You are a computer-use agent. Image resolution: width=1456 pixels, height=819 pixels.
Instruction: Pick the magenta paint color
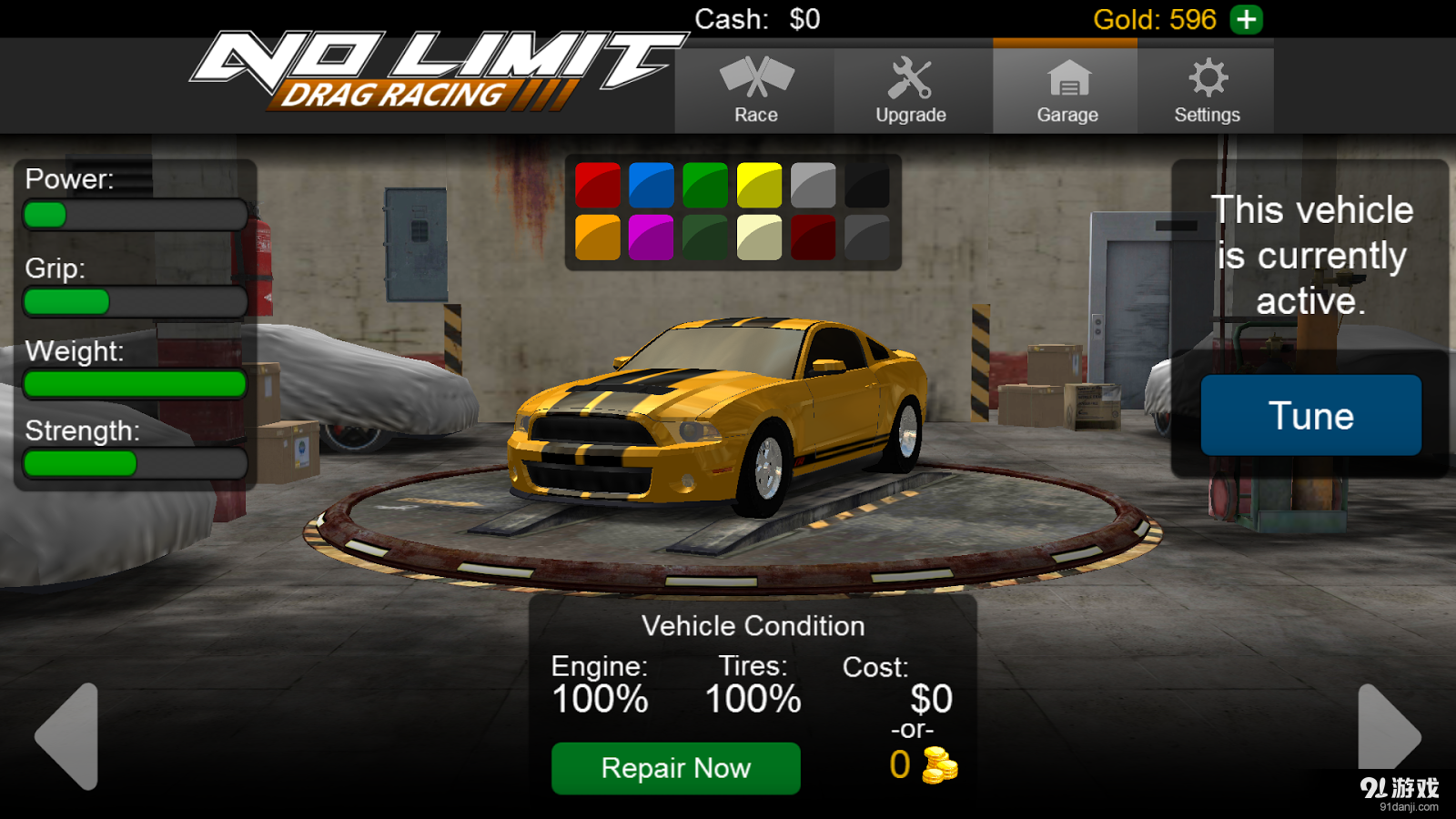coord(652,238)
